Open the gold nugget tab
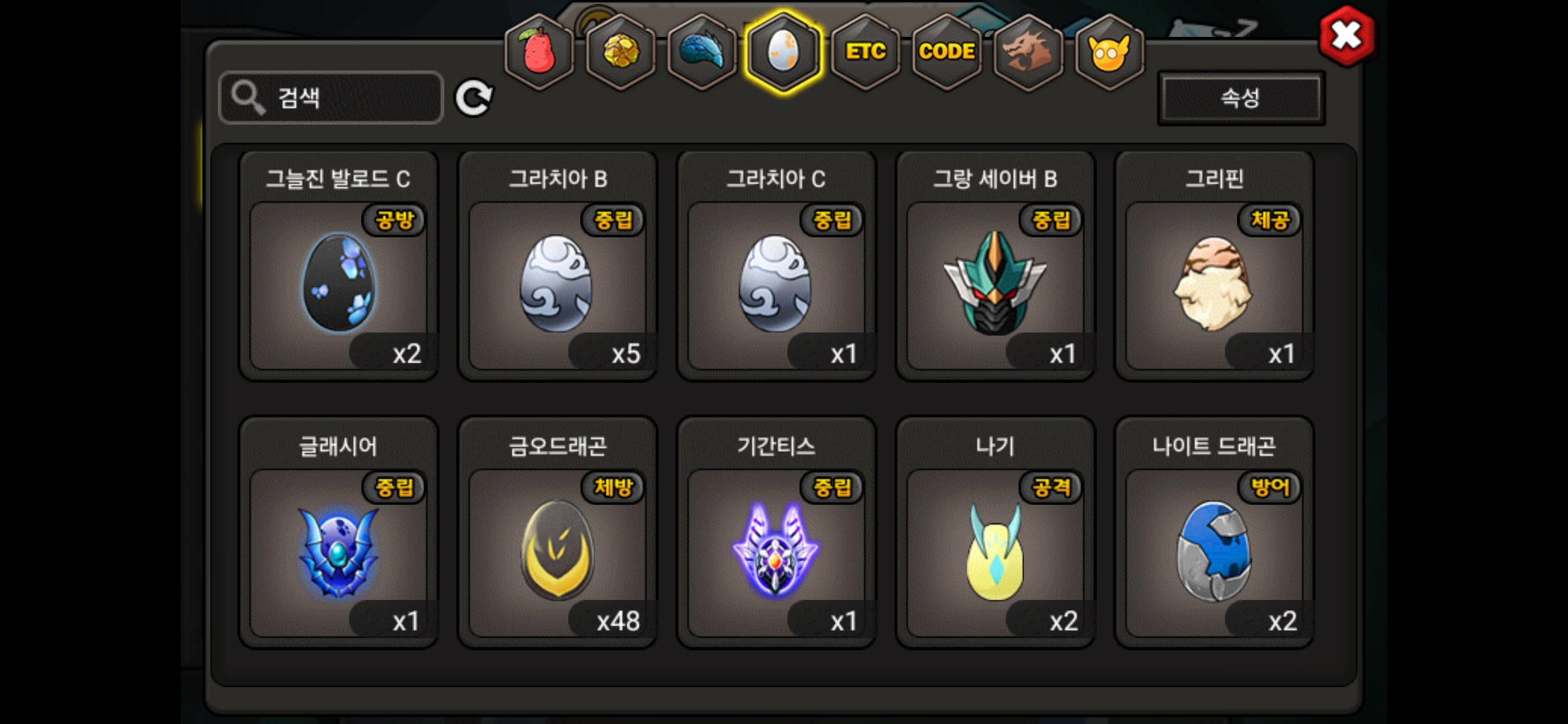1568x724 pixels. (x=620, y=52)
